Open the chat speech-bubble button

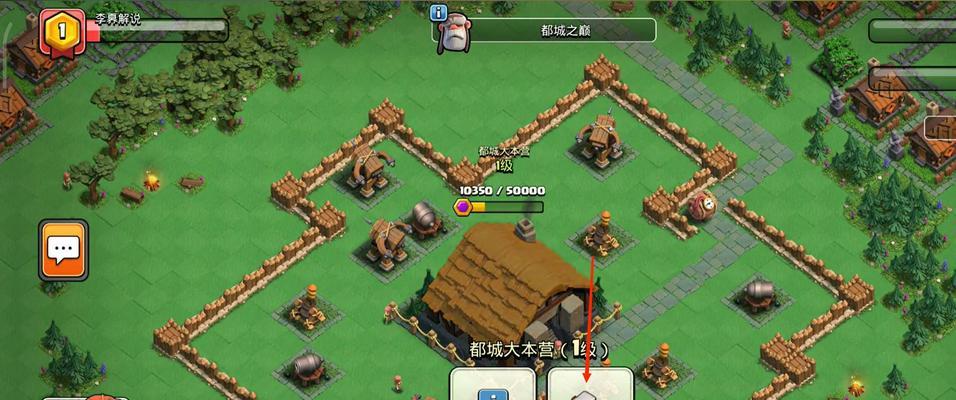pyautogui.click(x=63, y=250)
